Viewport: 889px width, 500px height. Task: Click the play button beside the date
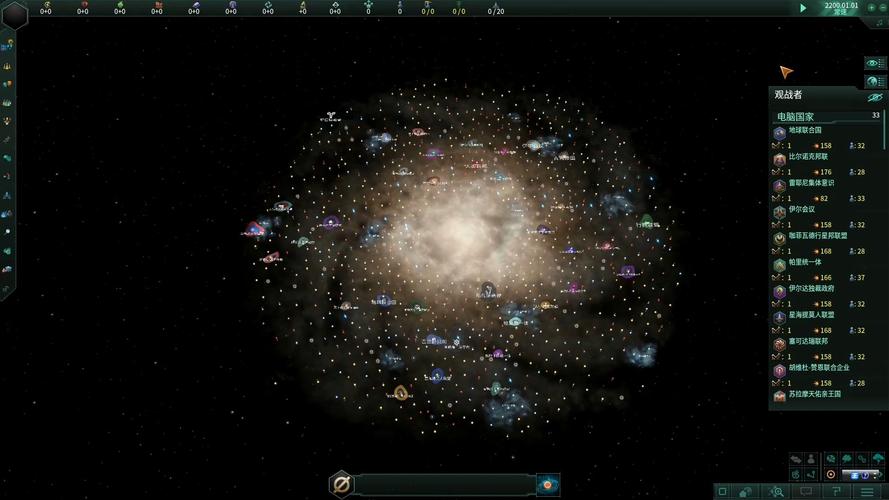(802, 8)
